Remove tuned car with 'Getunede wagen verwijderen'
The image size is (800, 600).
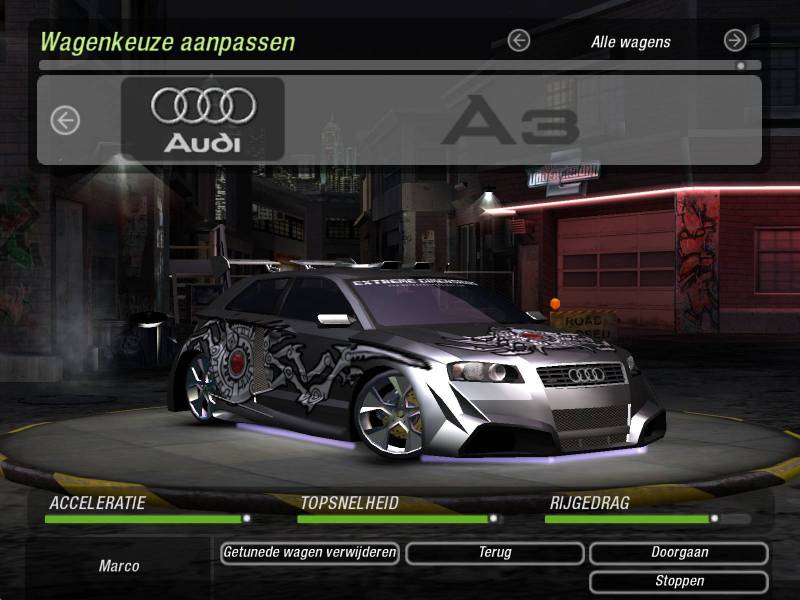310,553
